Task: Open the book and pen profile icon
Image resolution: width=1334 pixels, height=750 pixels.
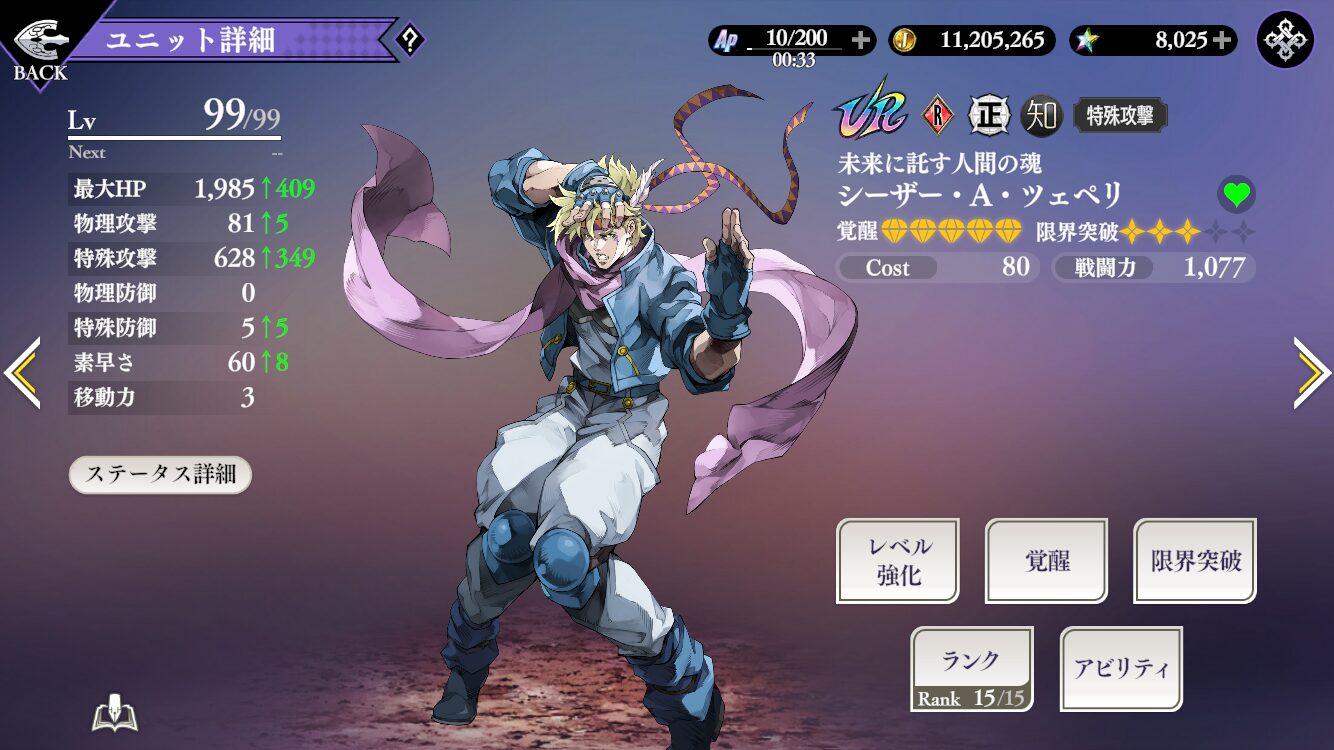Action: [x=114, y=713]
